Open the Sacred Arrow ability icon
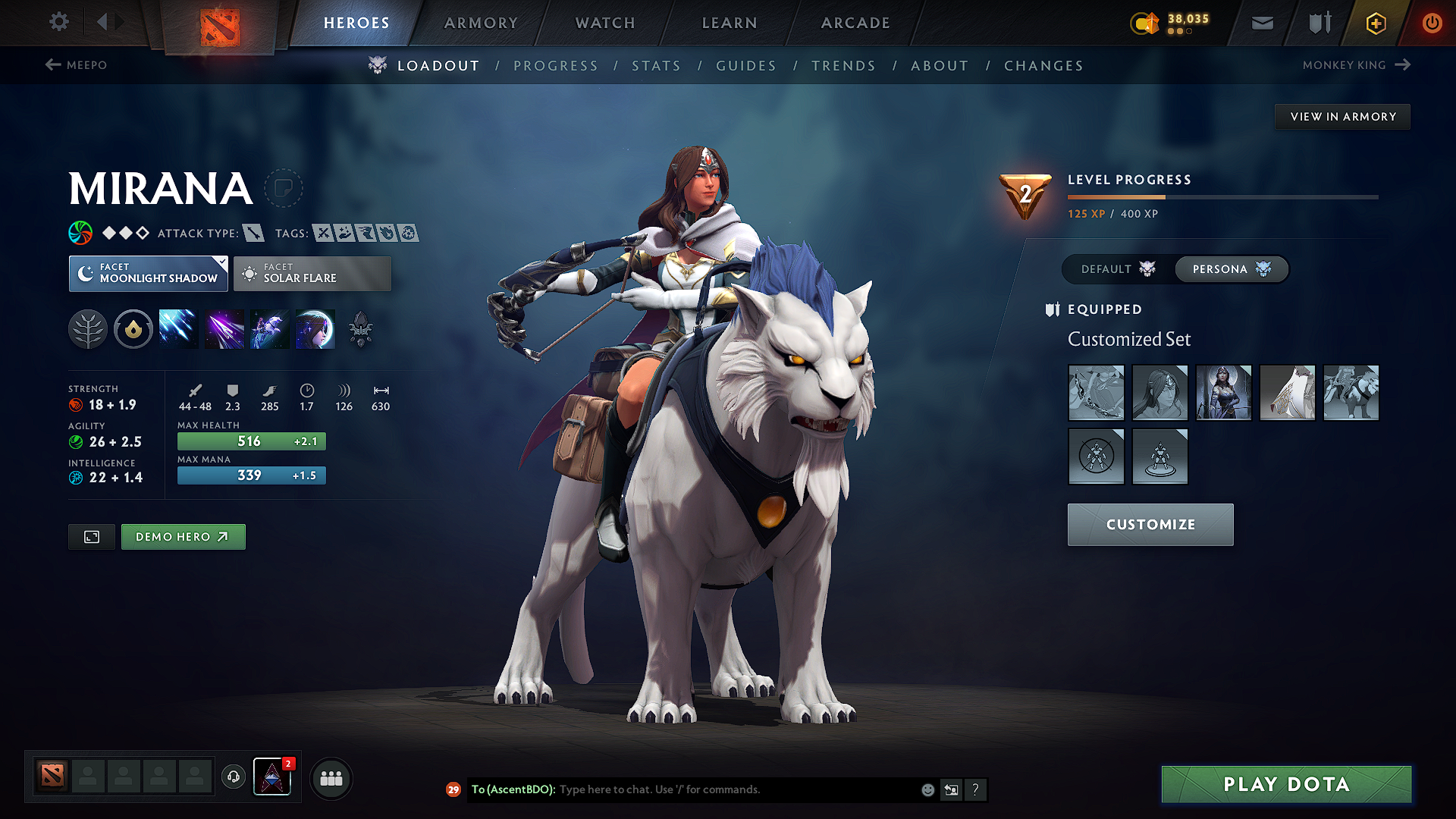Viewport: 1456px width, 819px height. coord(224,328)
